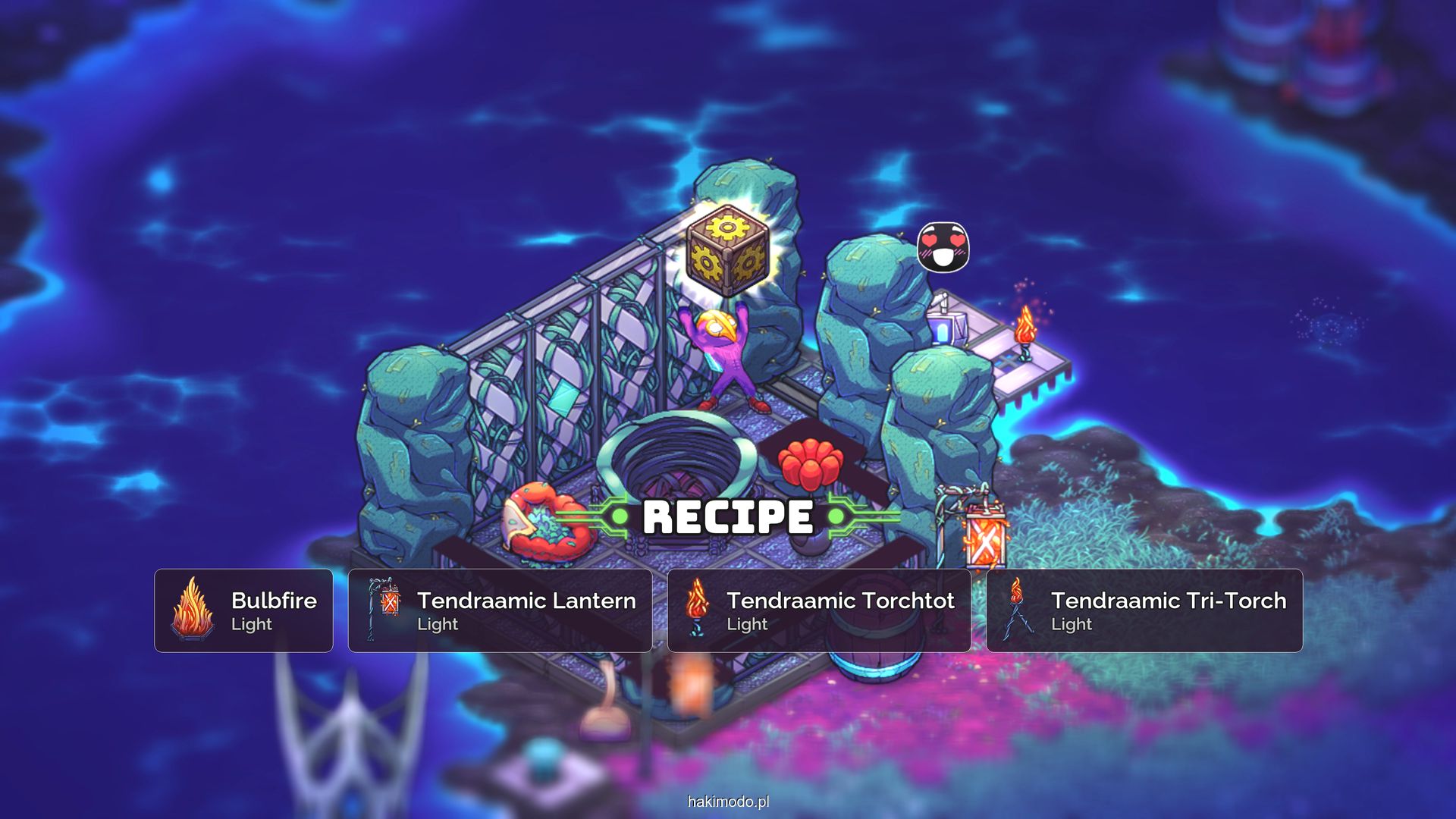Select the Bulbfire recipe card

point(243,610)
